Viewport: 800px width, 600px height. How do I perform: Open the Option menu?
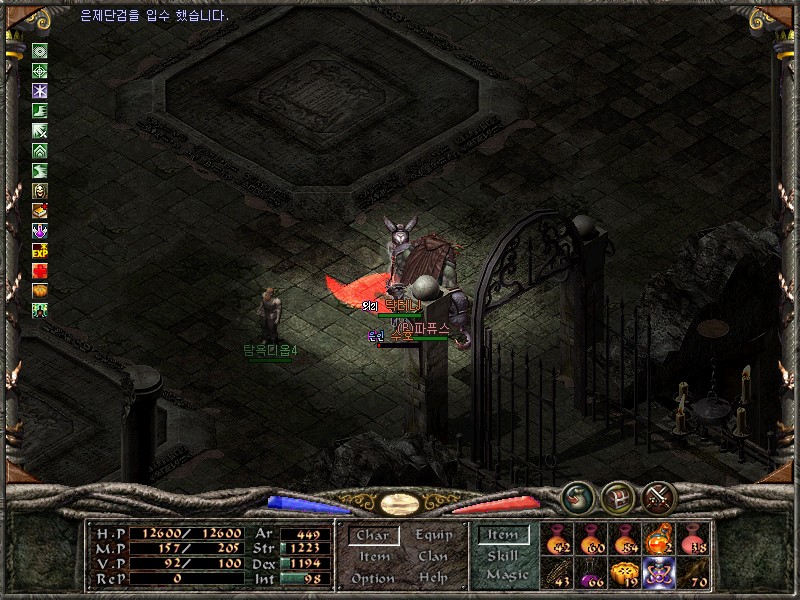[372, 578]
